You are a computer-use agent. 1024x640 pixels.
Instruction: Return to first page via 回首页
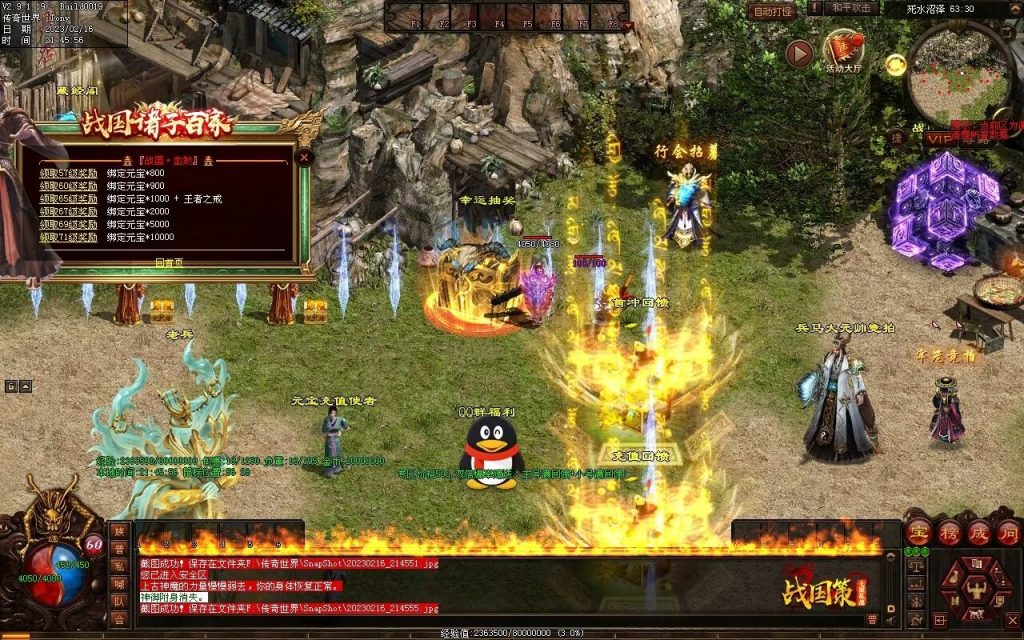[x=168, y=261]
